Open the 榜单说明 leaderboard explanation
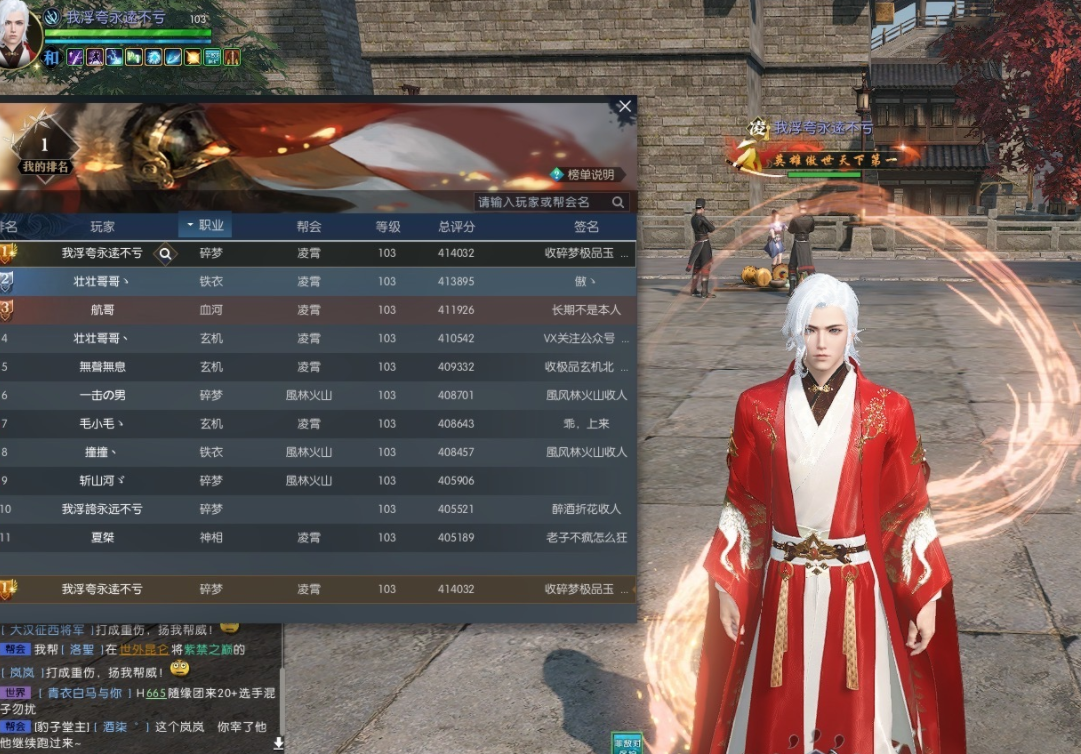Screen dimensions: 1081x754 click(x=583, y=174)
